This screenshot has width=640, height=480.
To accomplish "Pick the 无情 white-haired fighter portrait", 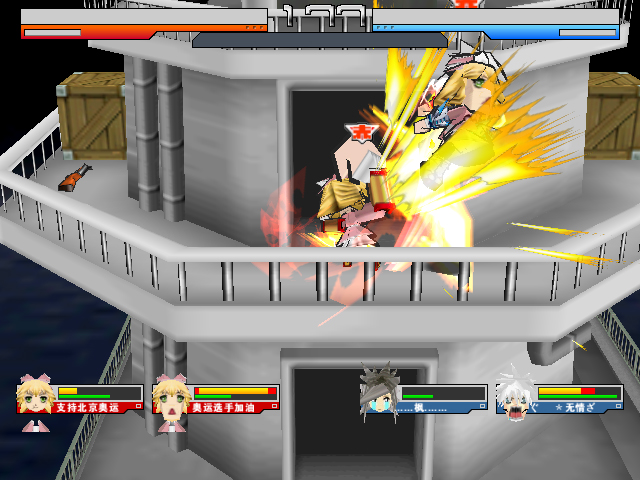I will 515,395.
